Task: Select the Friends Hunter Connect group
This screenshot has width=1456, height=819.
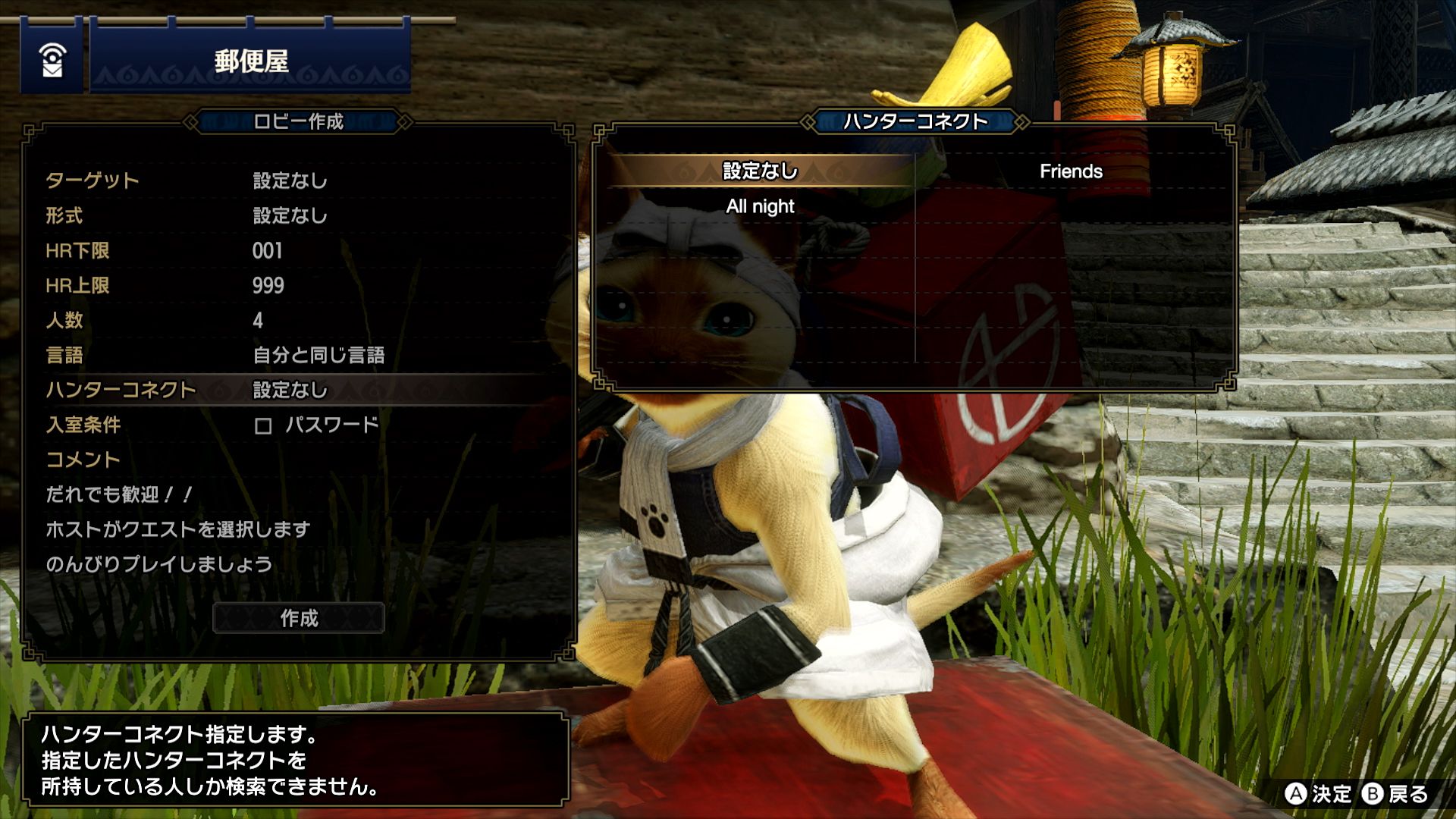Action: (x=1071, y=171)
